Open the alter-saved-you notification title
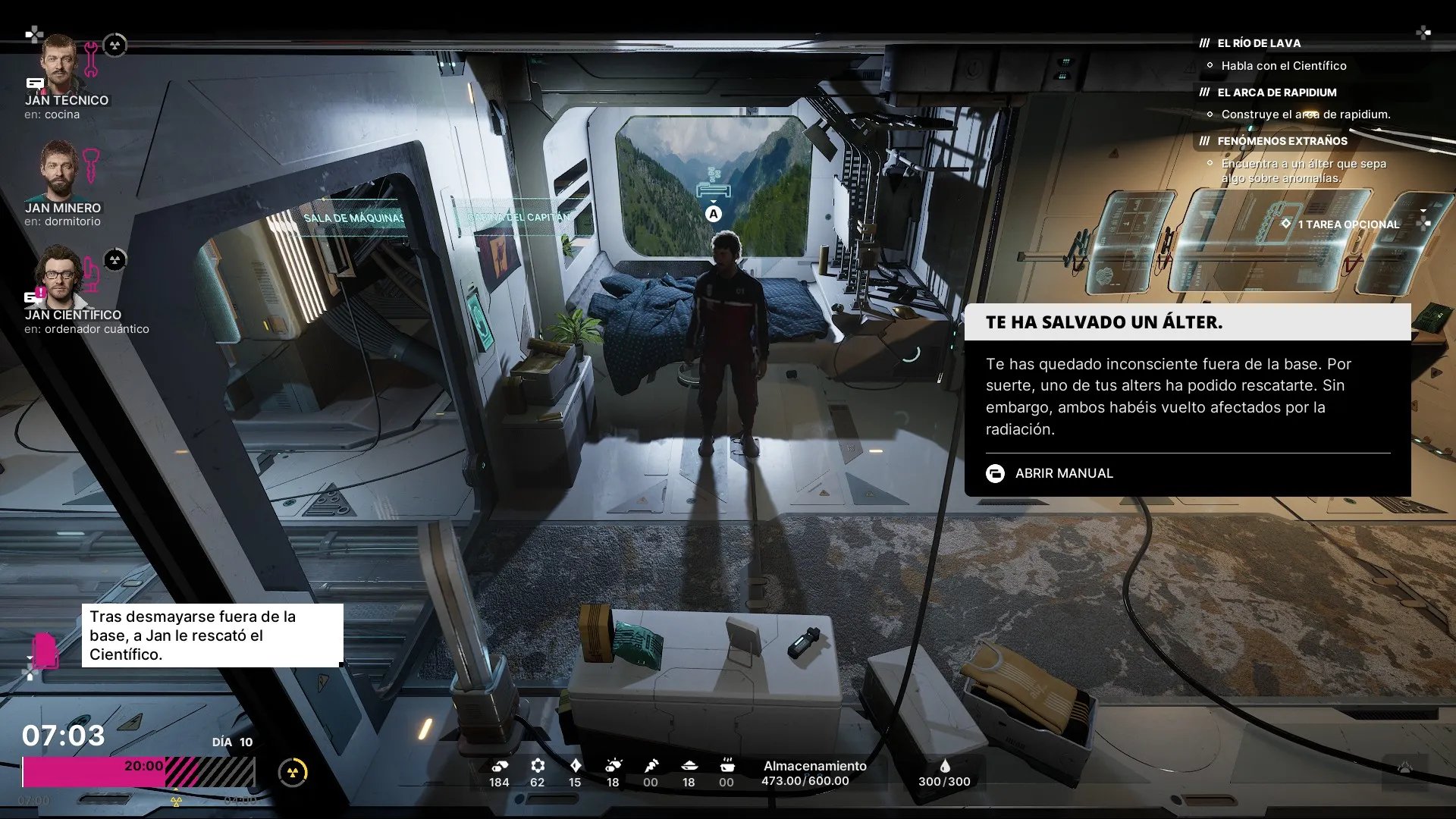 1104,322
